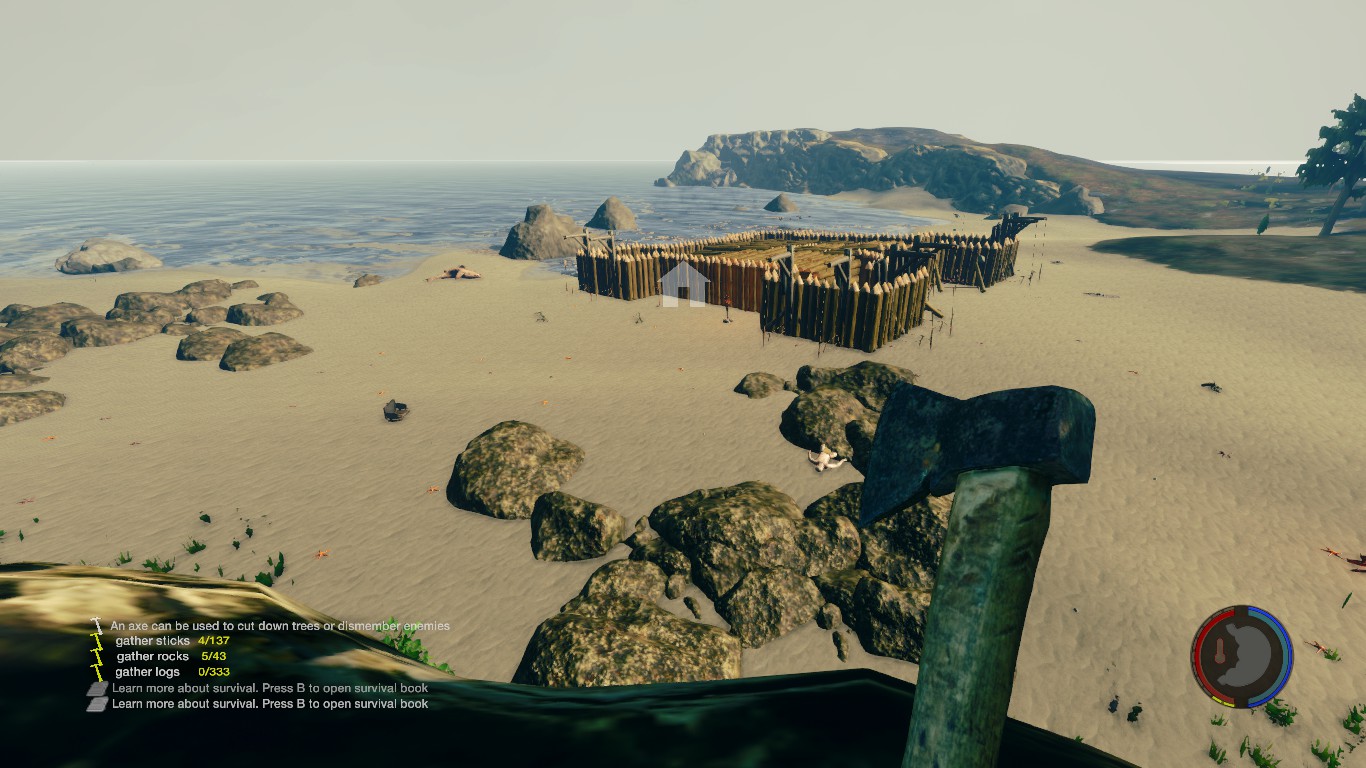The height and width of the screenshot is (768, 1366).
Task: Click the white house marker icon
Action: pyautogui.click(x=684, y=284)
